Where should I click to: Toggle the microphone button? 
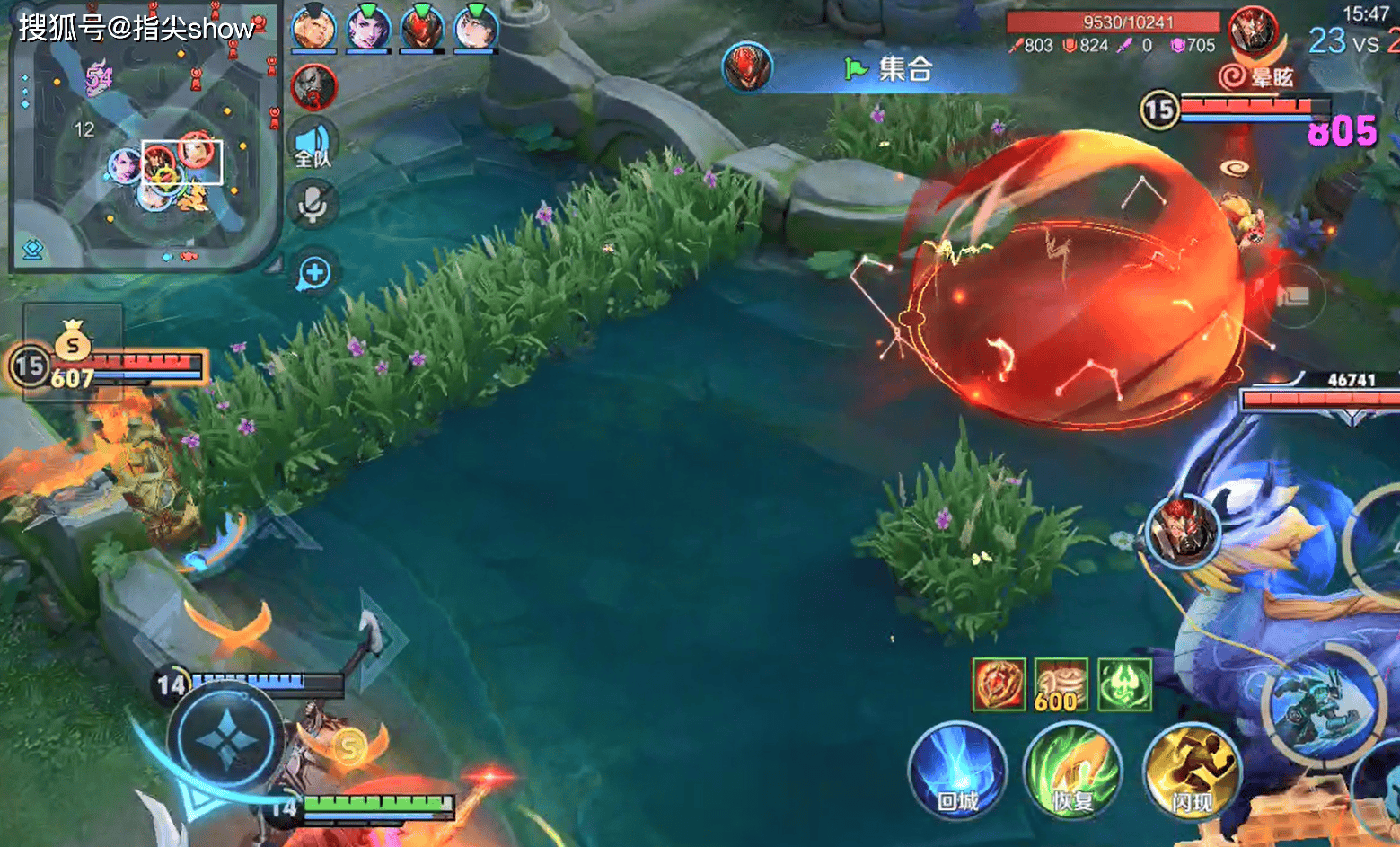click(313, 204)
